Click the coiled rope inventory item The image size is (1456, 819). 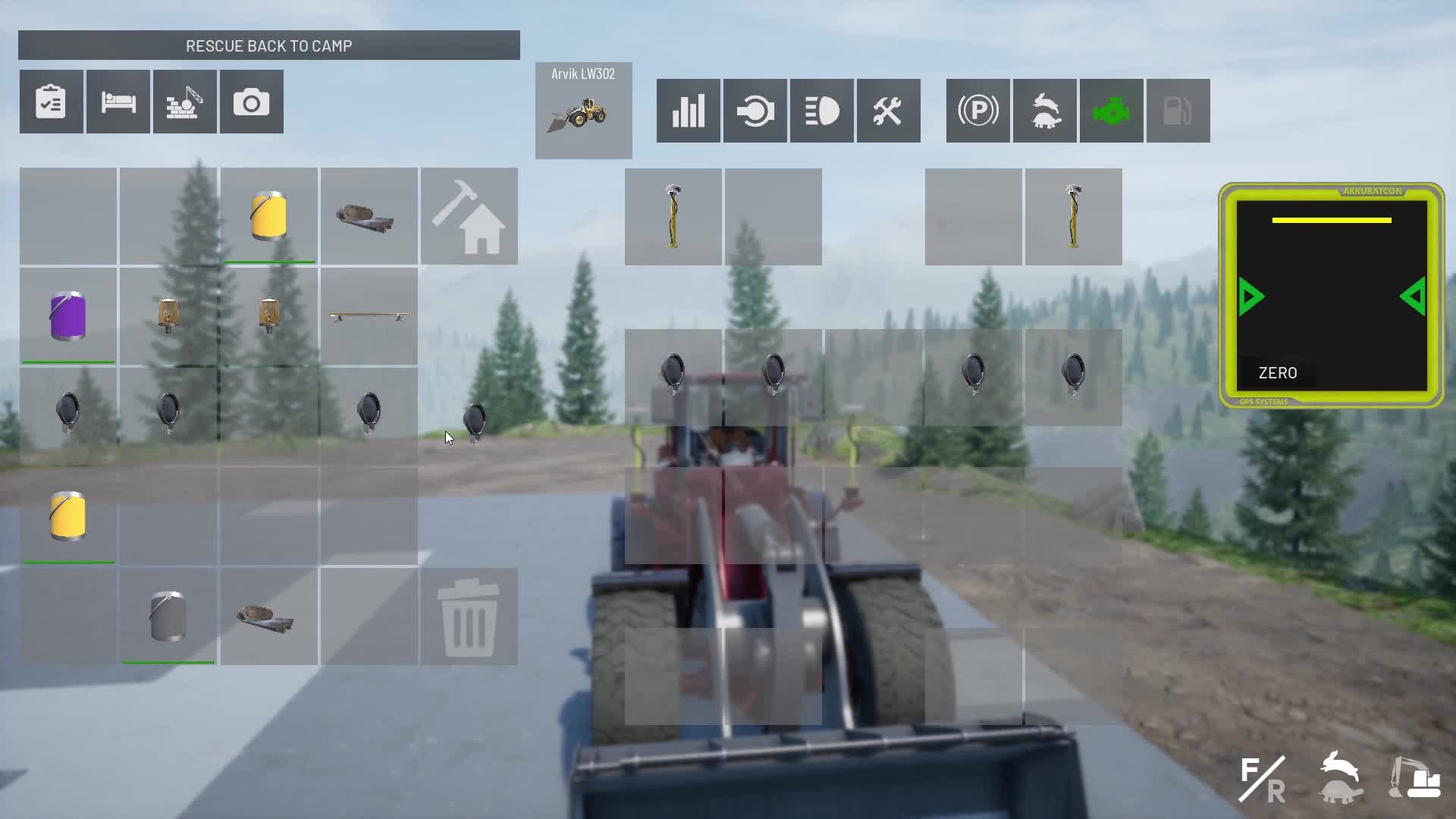coord(369,216)
